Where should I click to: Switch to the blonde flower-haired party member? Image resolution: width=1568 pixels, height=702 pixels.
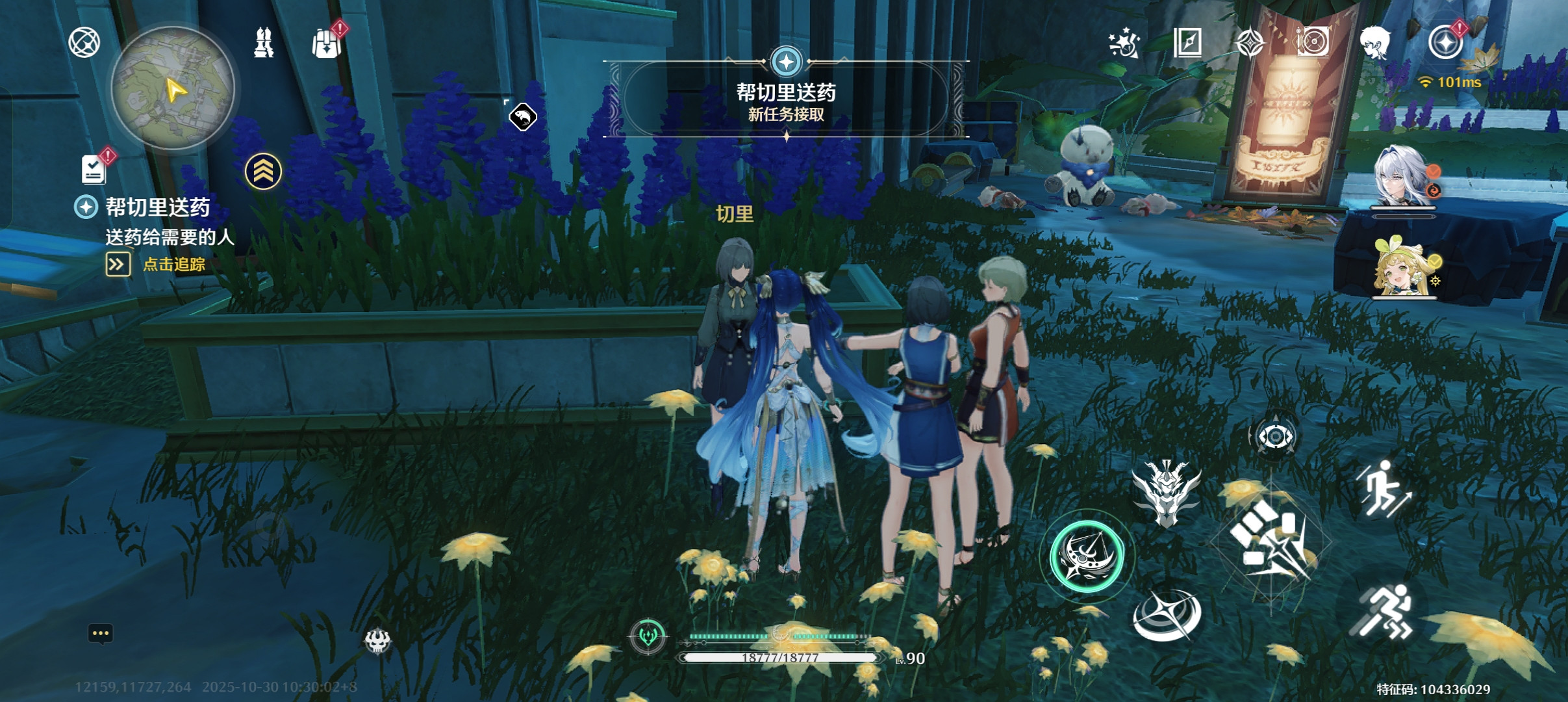[x=1402, y=268]
